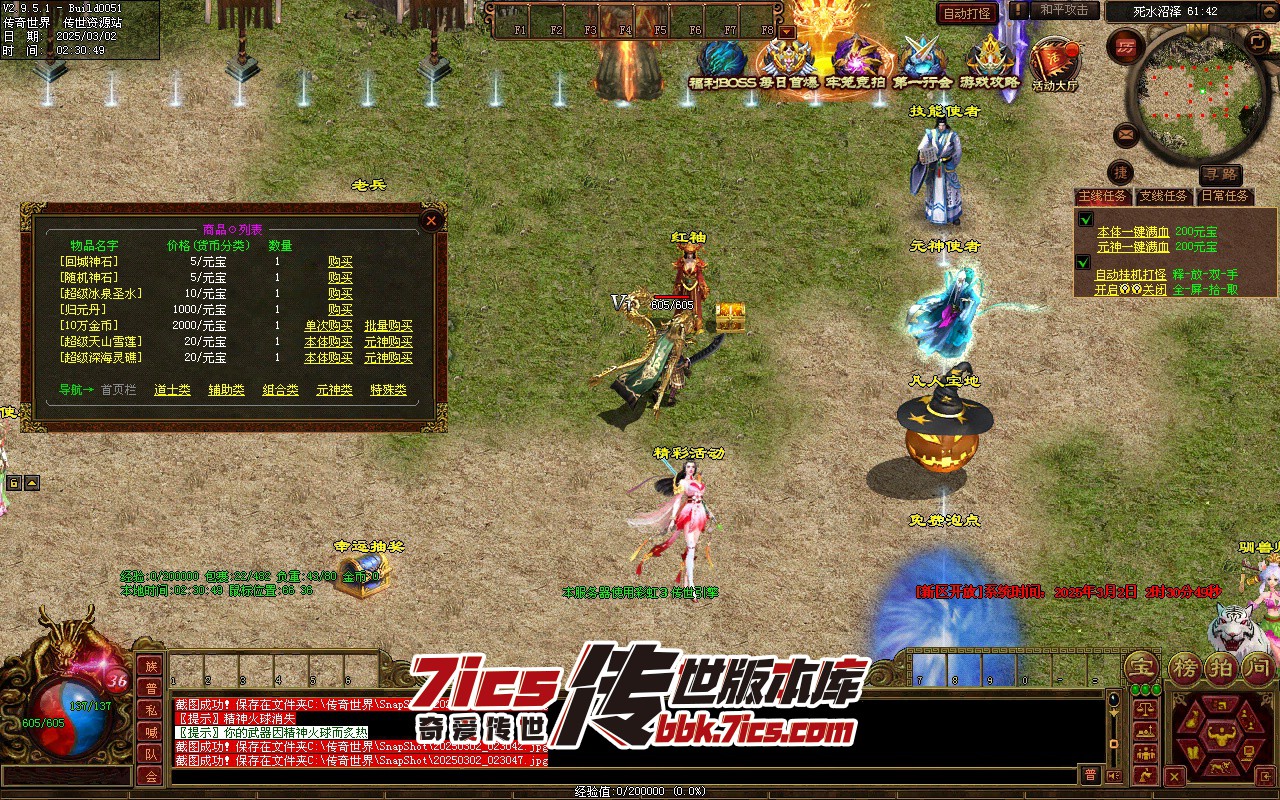
Task: Open the 游戏攻略 guide icon
Action: tap(990, 65)
